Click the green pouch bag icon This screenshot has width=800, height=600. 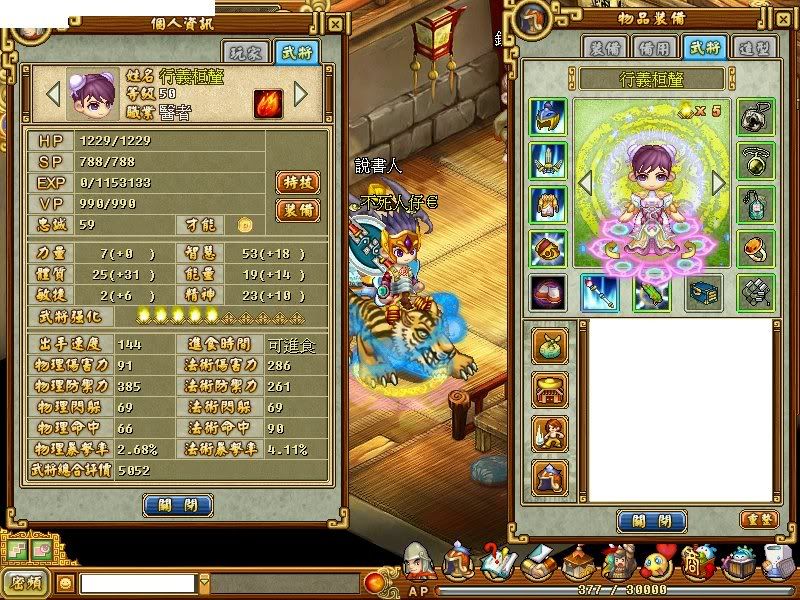pos(550,345)
